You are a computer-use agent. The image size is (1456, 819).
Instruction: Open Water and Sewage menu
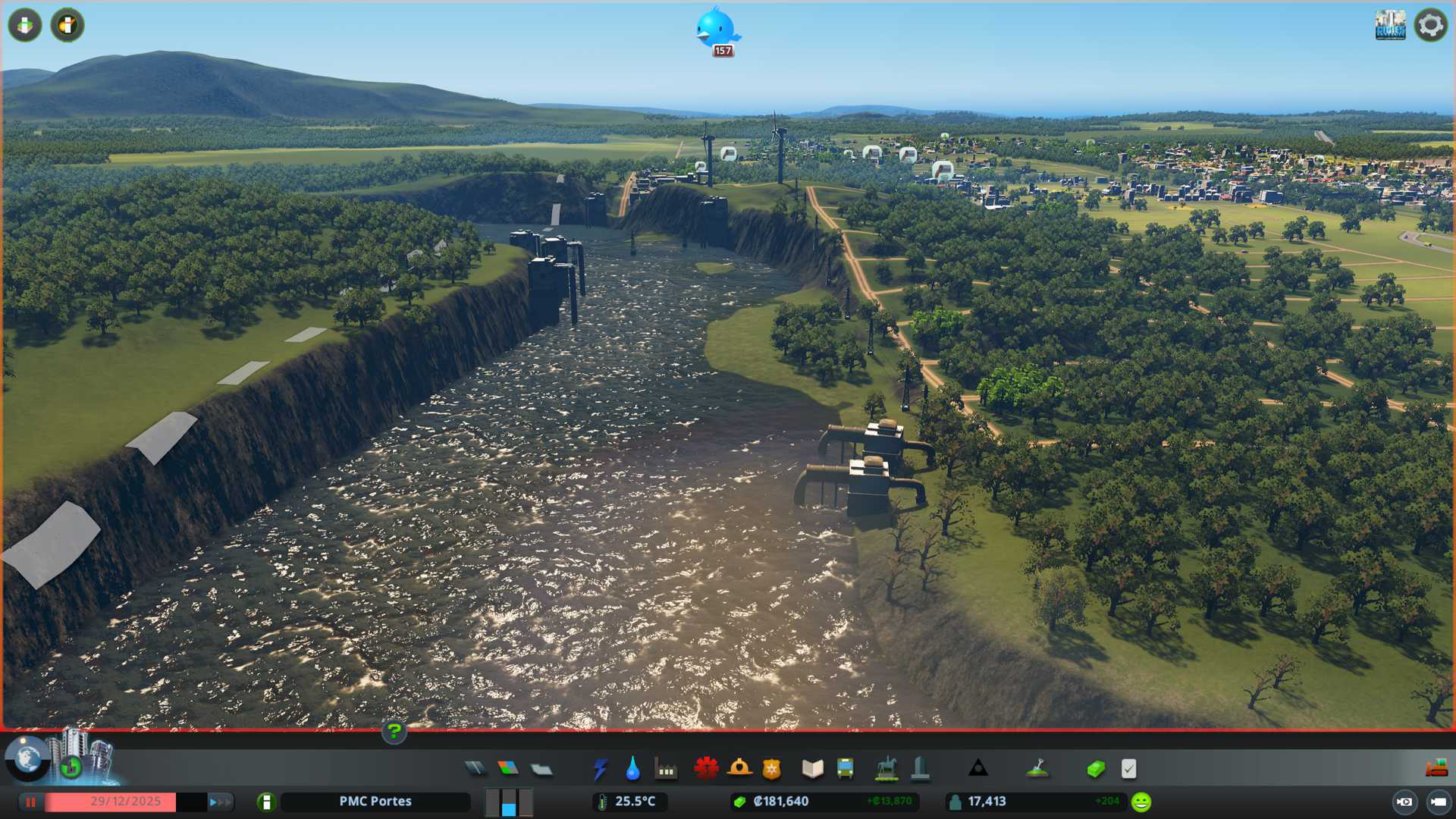(632, 769)
